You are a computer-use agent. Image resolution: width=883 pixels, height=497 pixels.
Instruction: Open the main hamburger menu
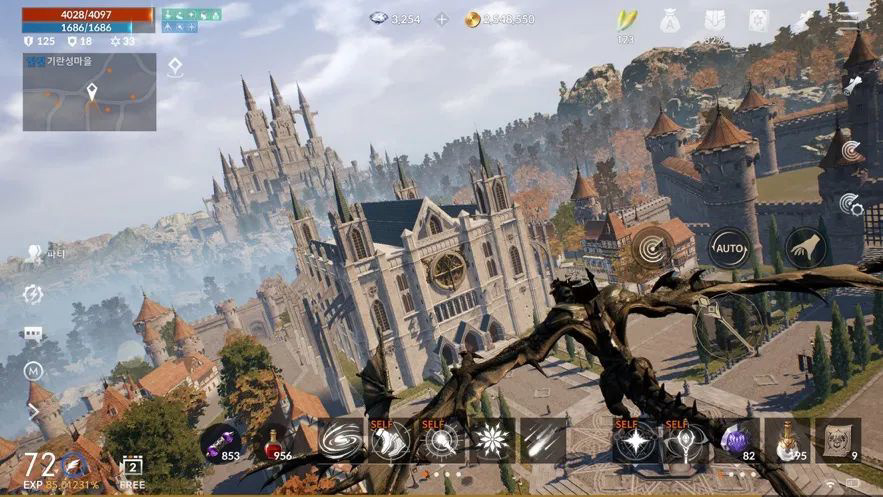point(848,20)
